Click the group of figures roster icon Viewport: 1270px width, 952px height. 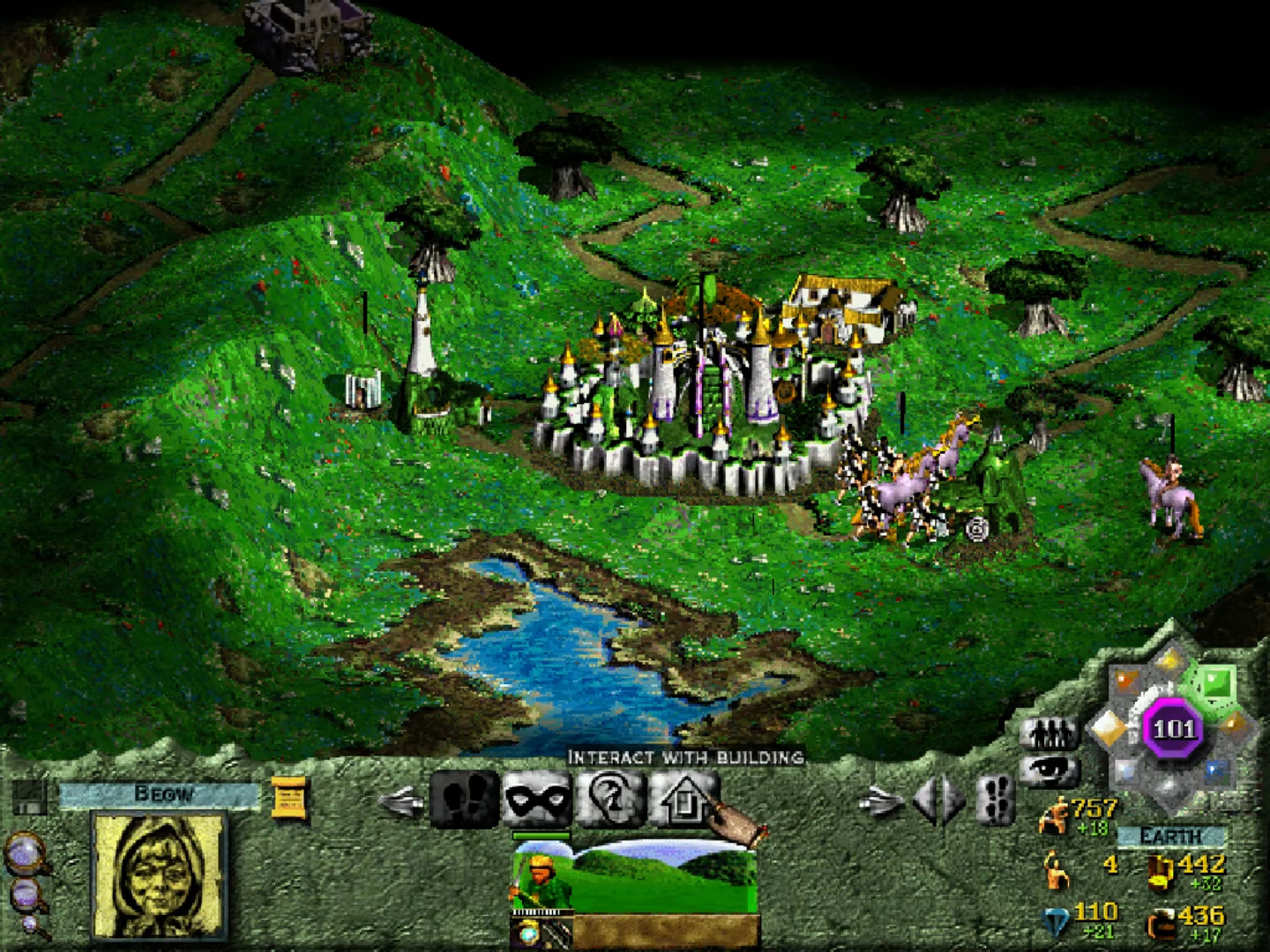point(1050,734)
